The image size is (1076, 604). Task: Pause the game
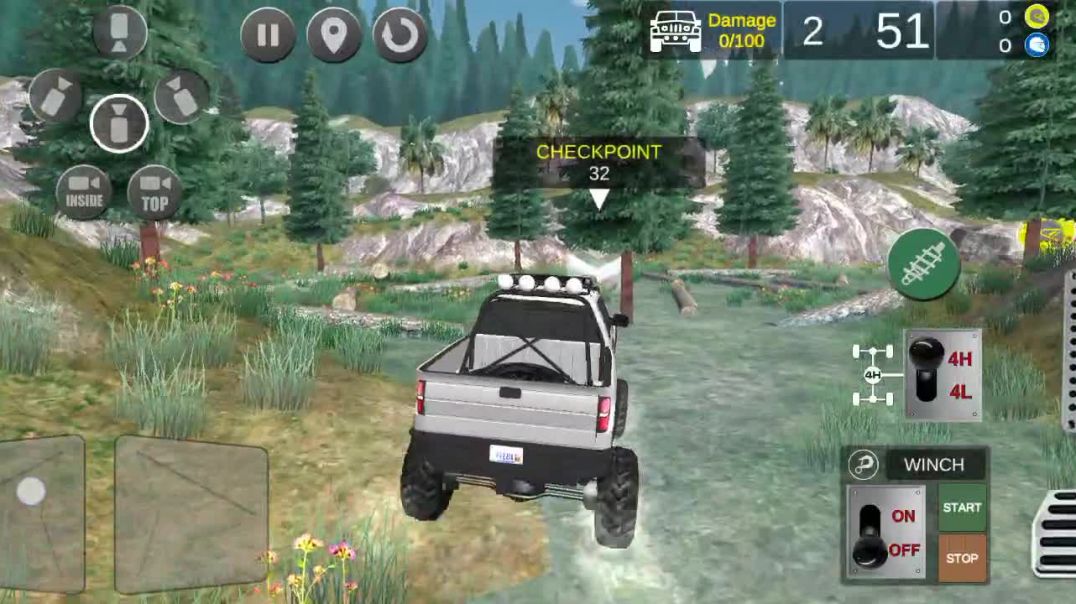point(268,36)
